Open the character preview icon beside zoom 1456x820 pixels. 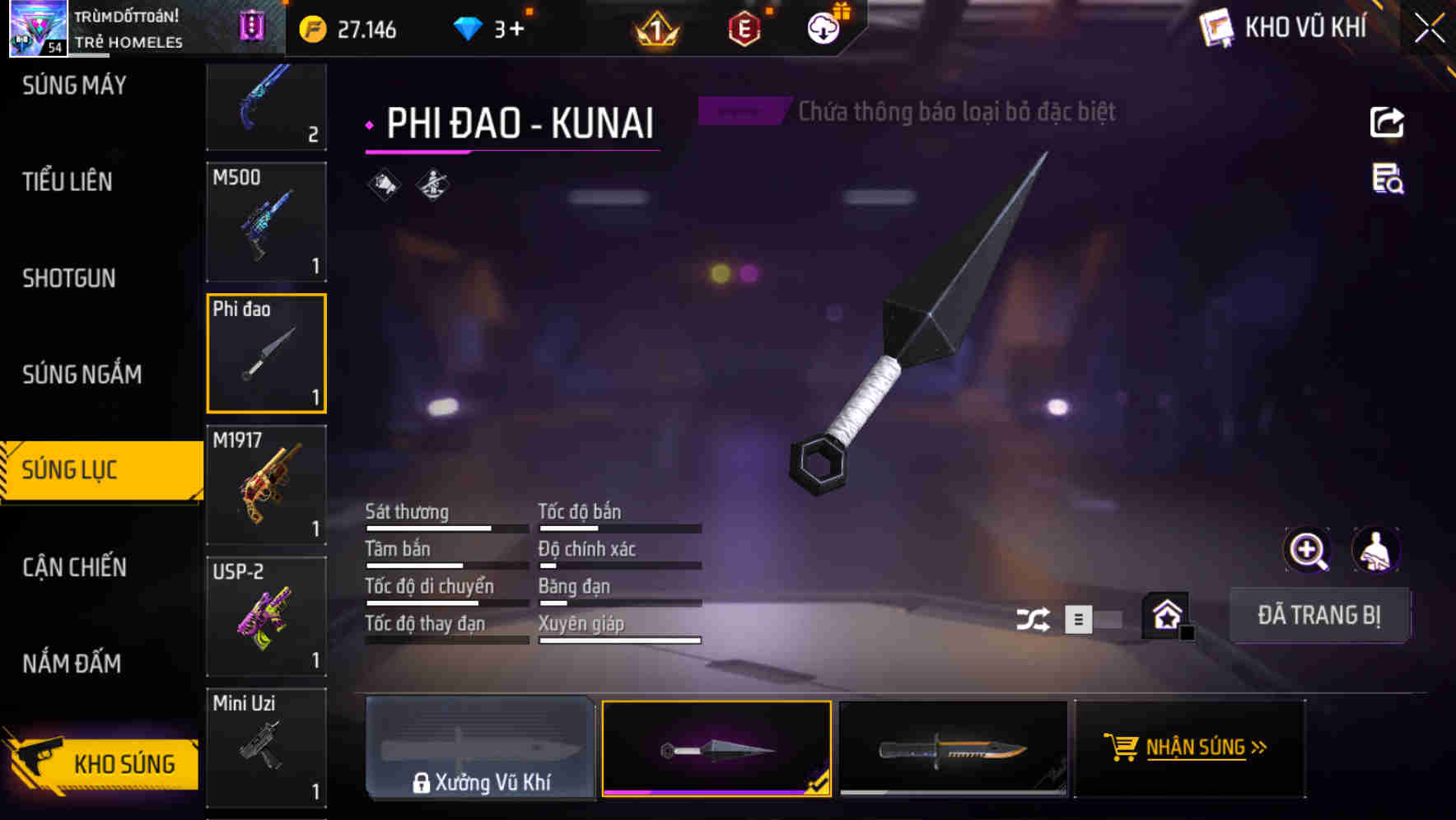[1376, 550]
